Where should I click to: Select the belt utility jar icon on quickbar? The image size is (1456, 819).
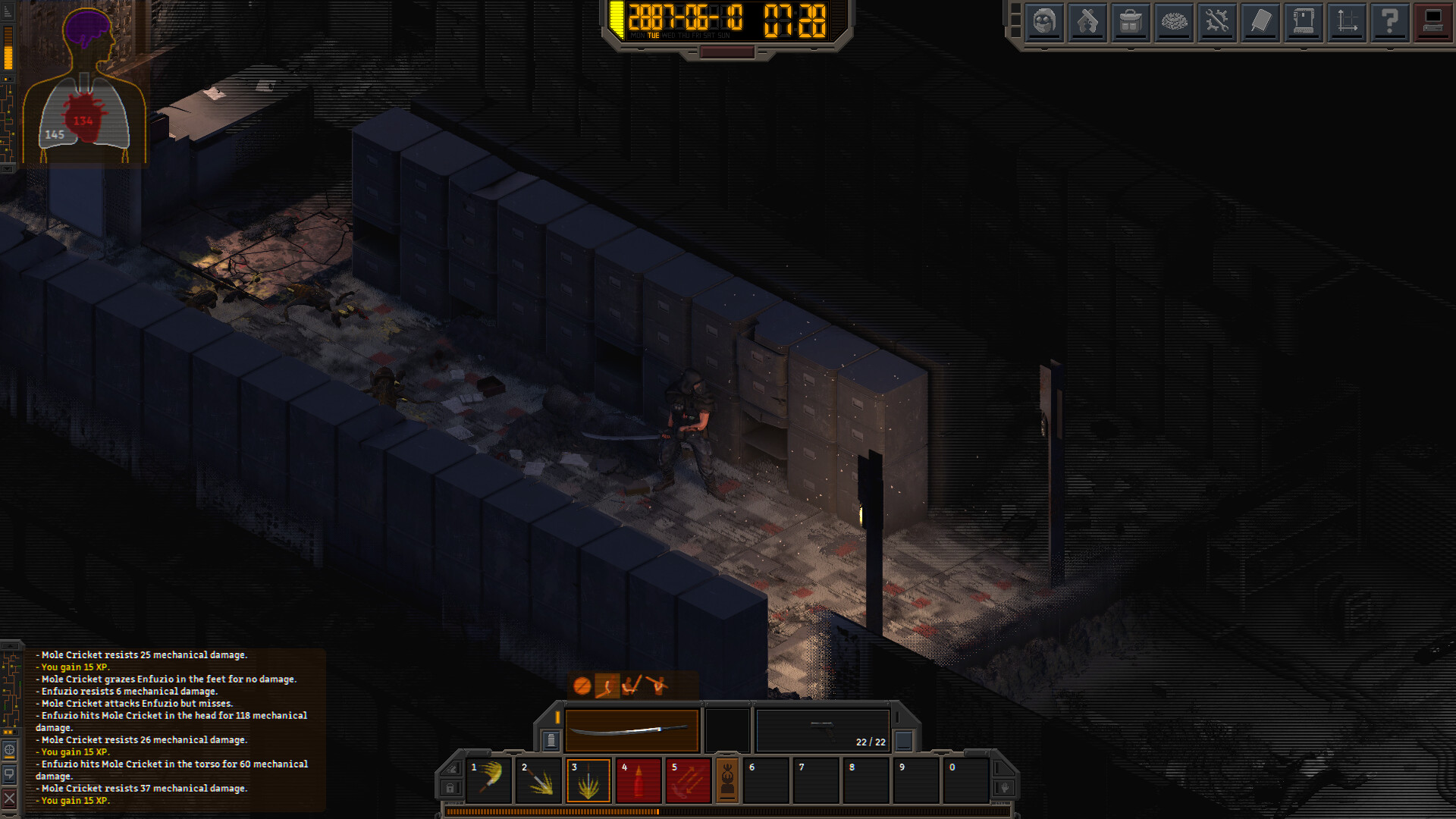click(551, 742)
